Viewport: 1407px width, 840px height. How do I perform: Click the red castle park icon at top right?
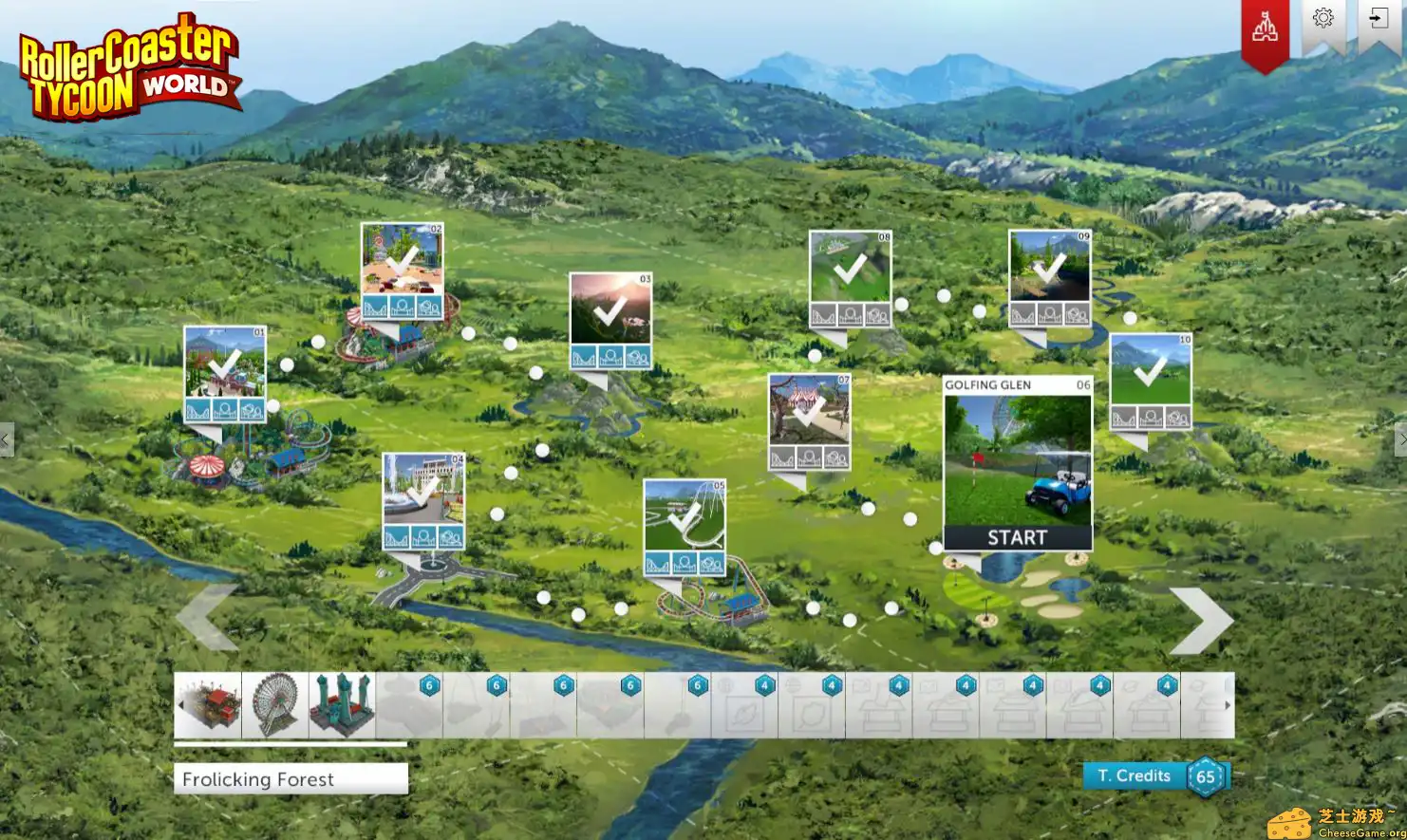[x=1266, y=27]
